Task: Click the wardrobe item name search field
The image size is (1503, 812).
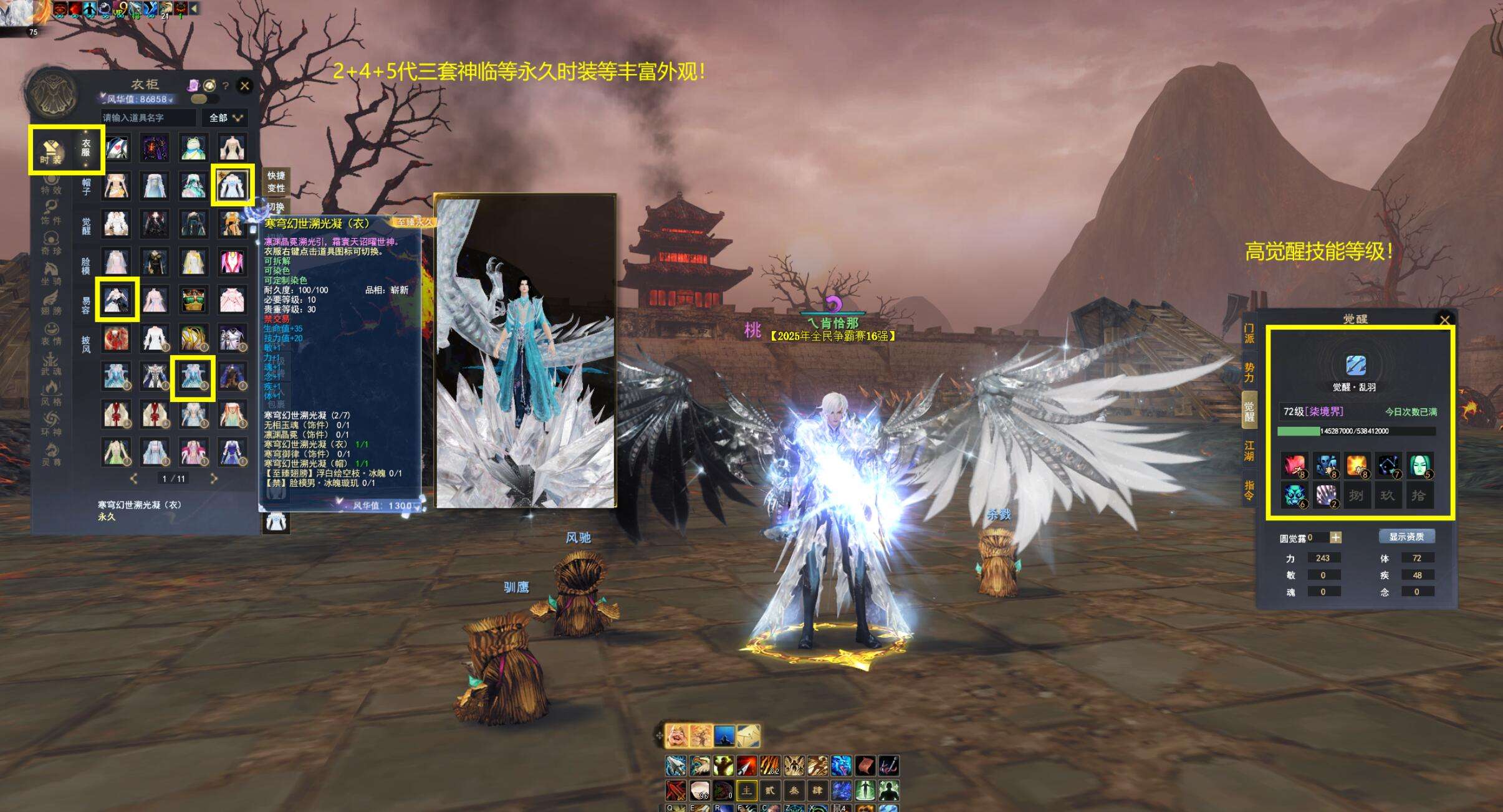Action: pyautogui.click(x=148, y=118)
